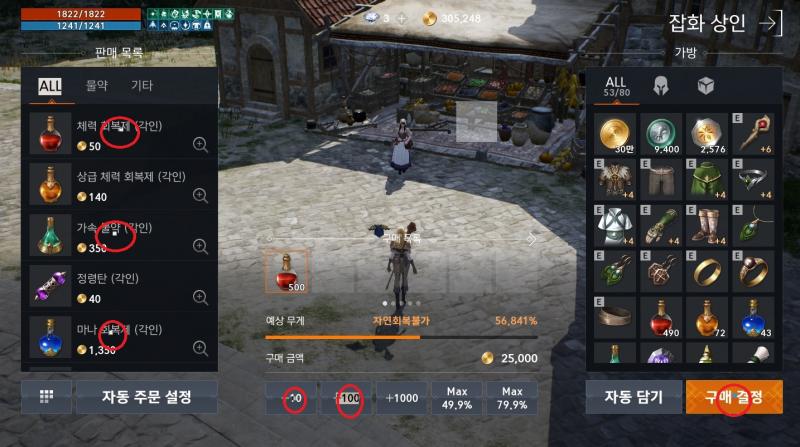Image resolution: width=800 pixels, height=447 pixels.
Task: Tap the 자동 담기 auto-fill button
Action: click(633, 397)
